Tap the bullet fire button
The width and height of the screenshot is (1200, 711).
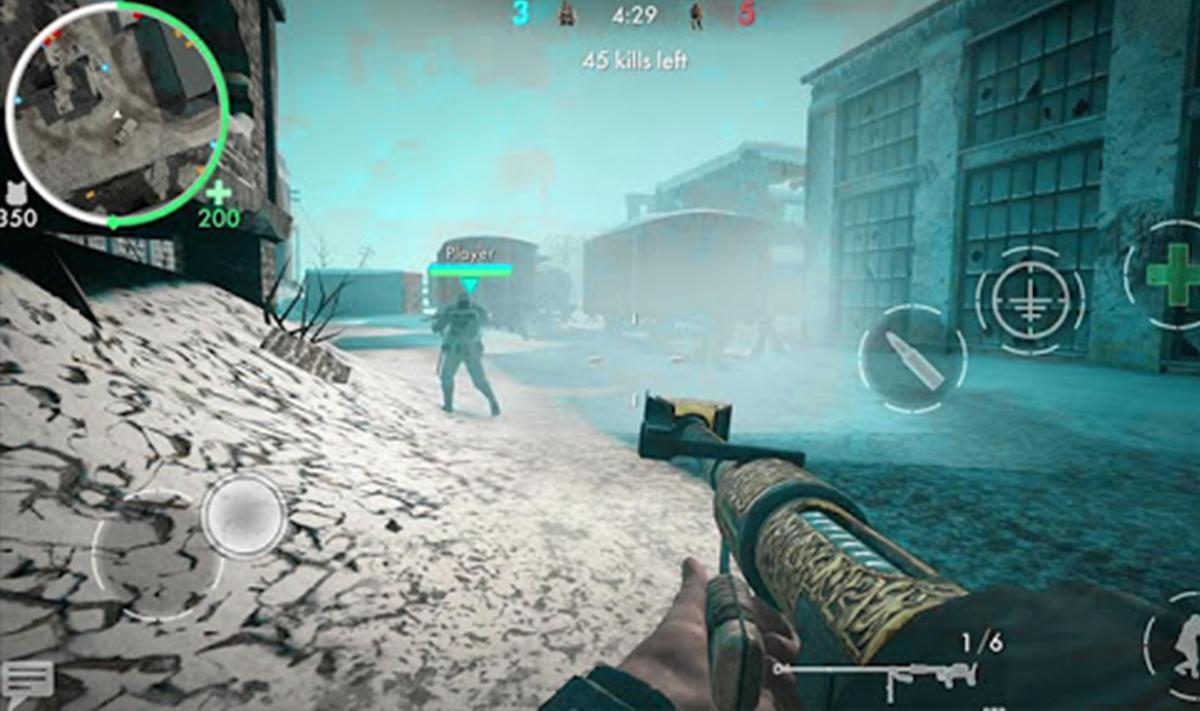pyautogui.click(x=913, y=359)
